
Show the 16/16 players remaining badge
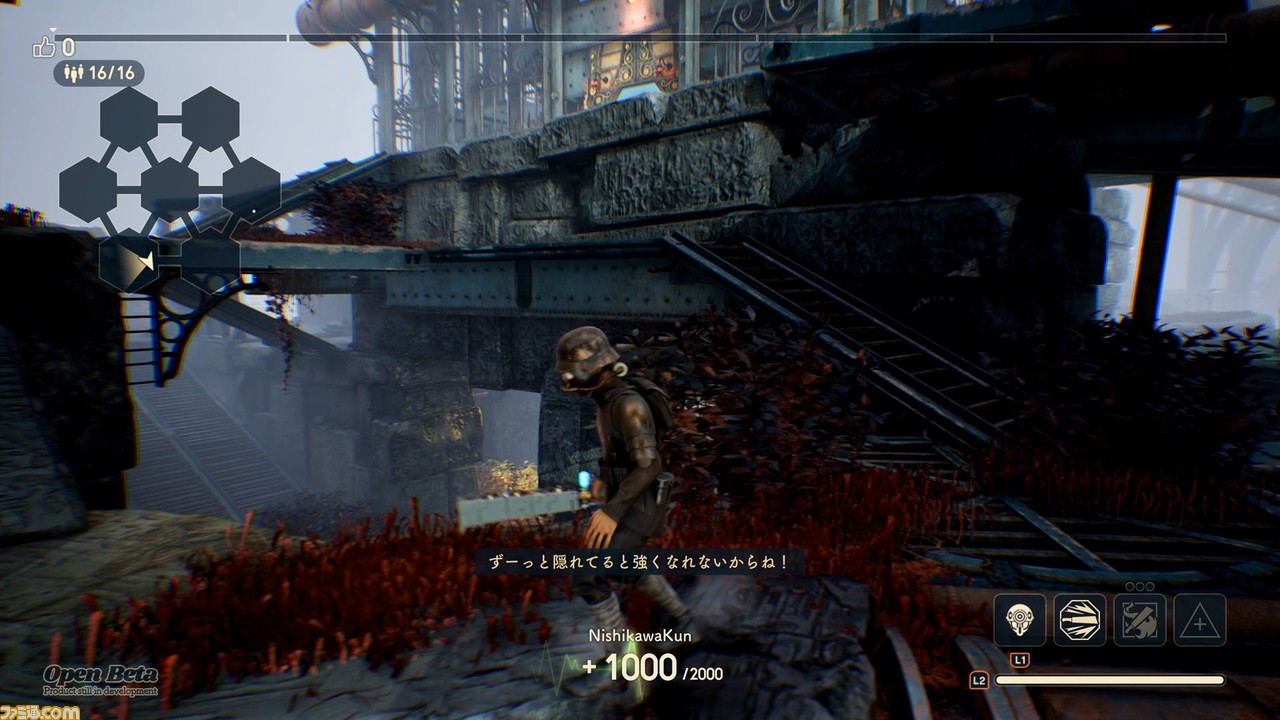click(98, 73)
